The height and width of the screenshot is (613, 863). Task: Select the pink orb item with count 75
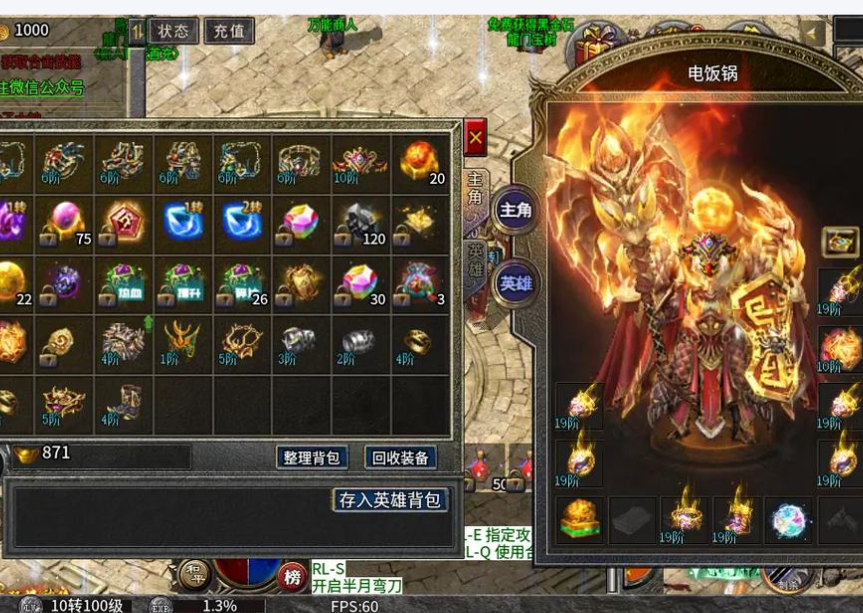(65, 222)
